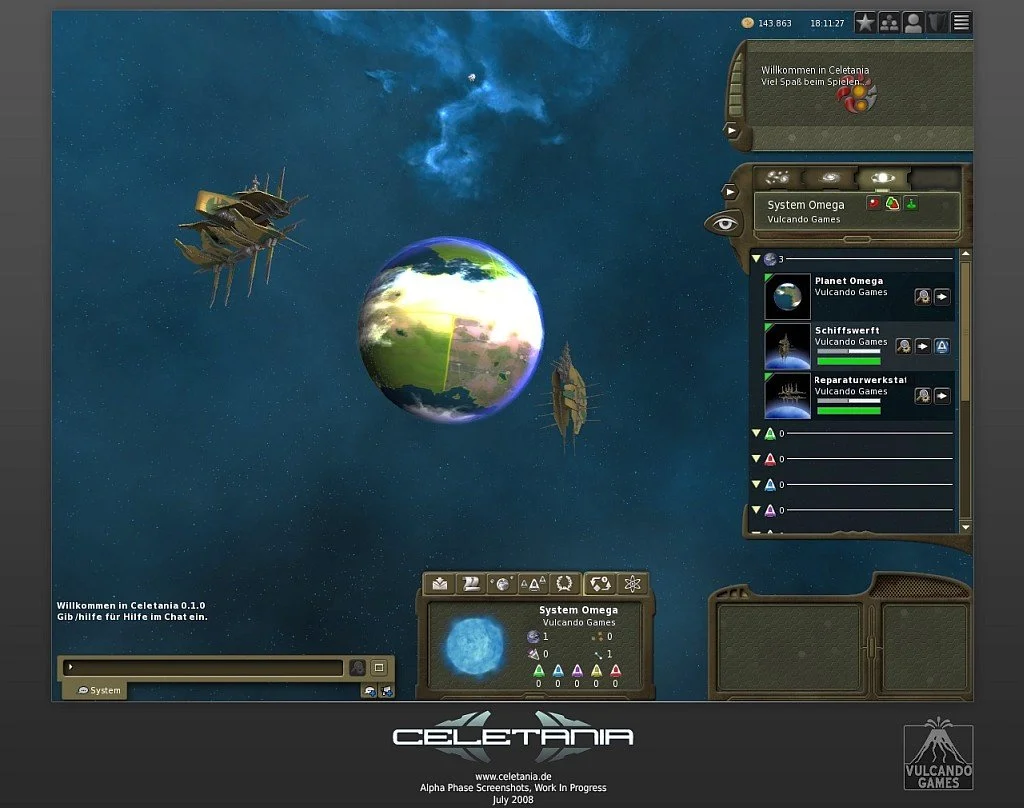Open the hamburger main menu
1024x808 pixels.
pyautogui.click(x=961, y=23)
